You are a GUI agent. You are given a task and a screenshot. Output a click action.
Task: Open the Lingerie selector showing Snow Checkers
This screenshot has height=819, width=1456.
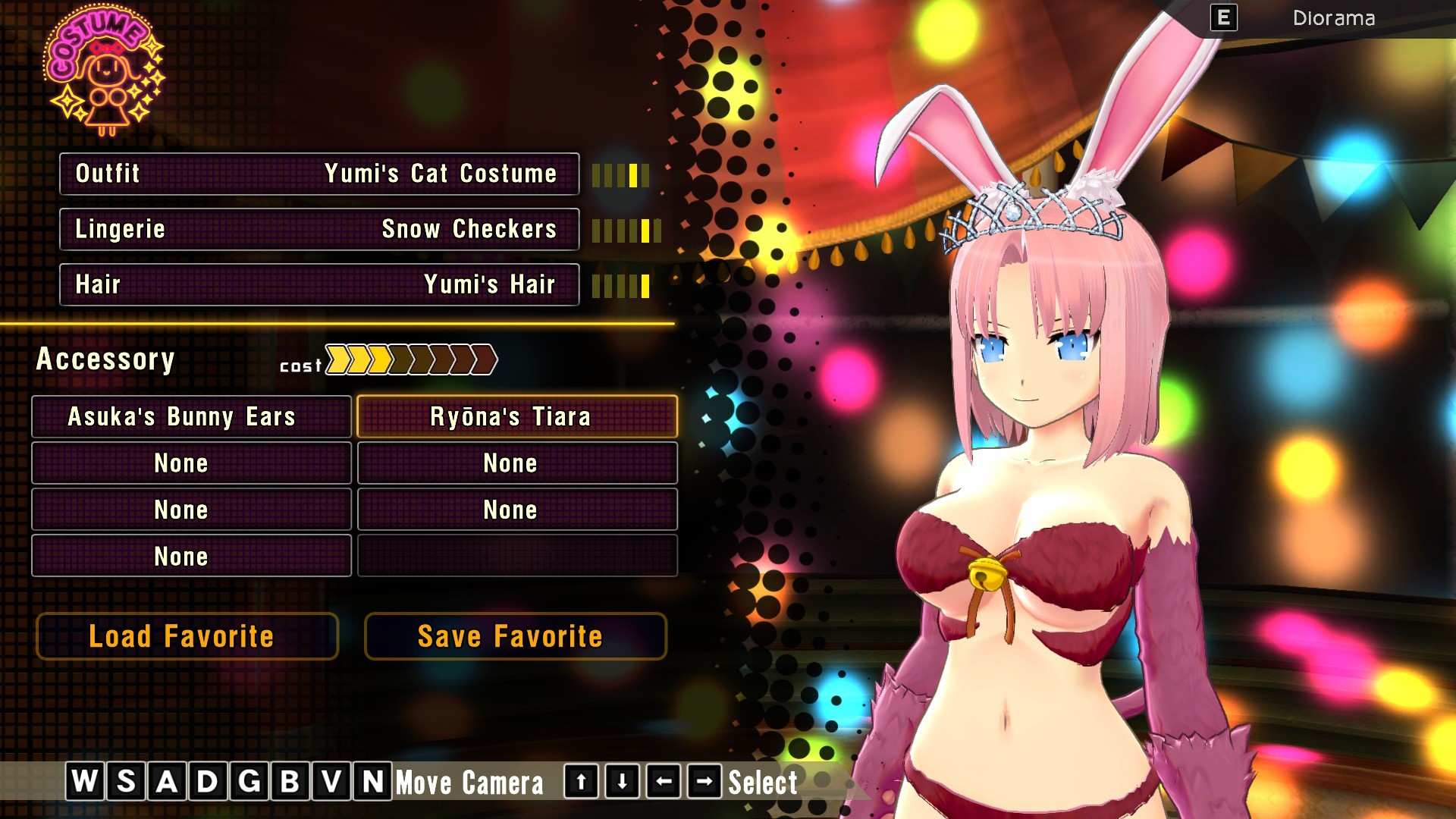click(318, 229)
